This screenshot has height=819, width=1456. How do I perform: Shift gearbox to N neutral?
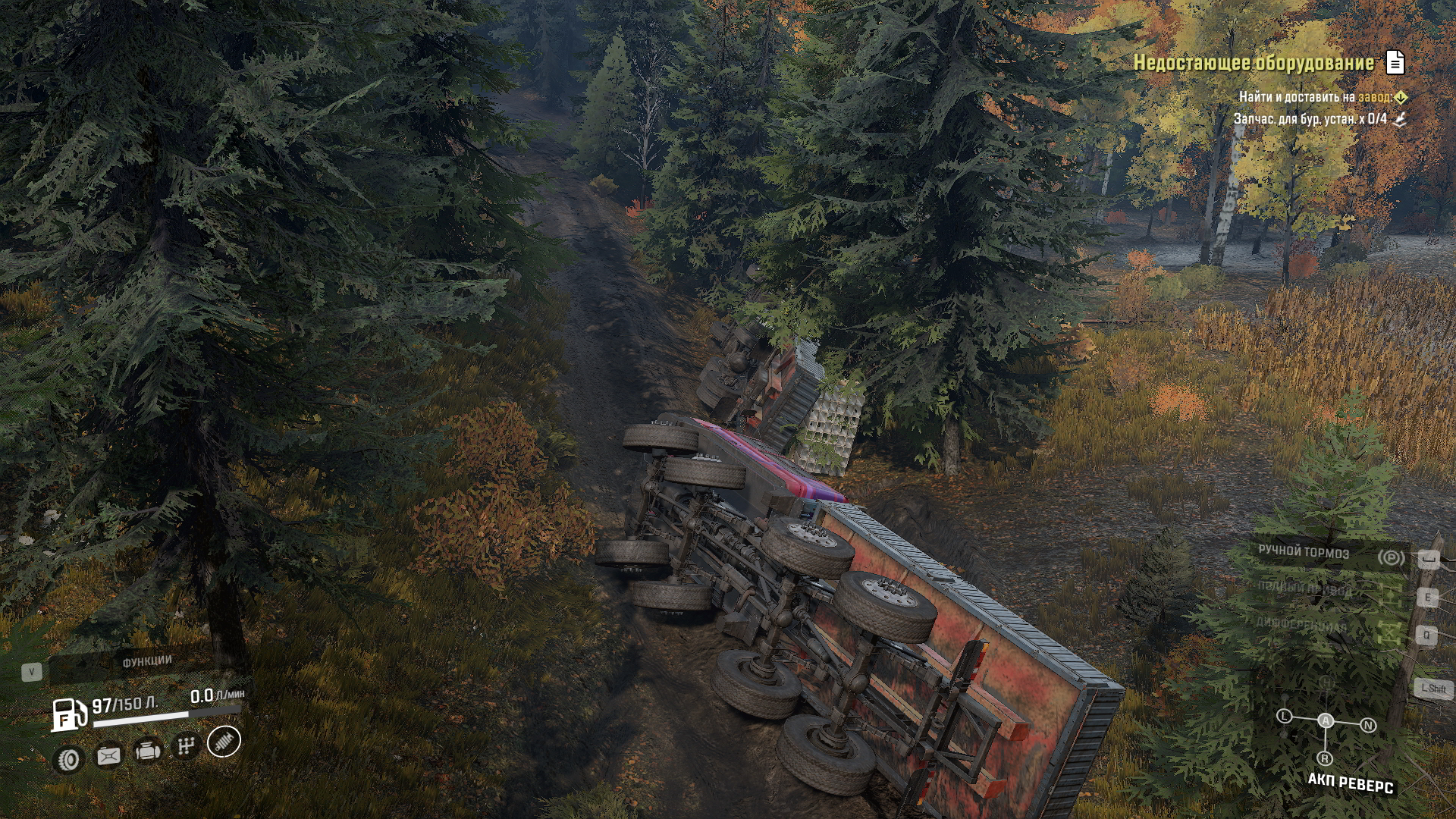(1368, 726)
